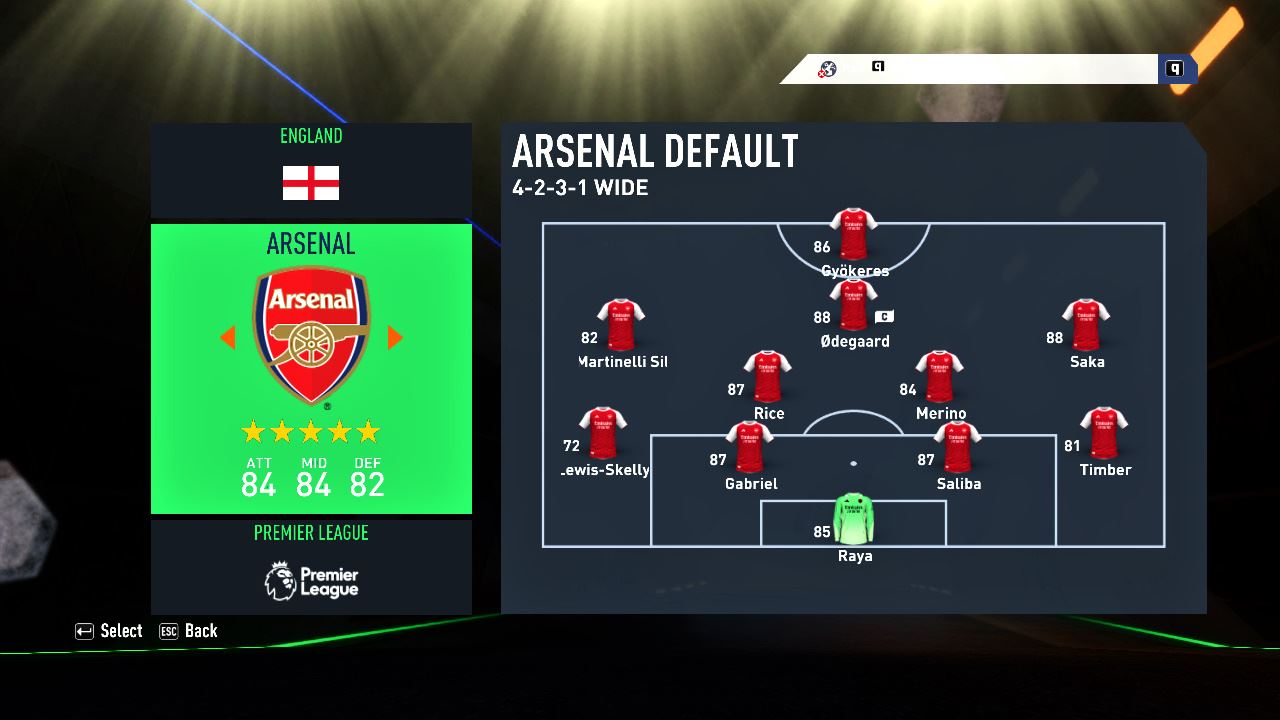
Task: Pick right back Timber
Action: 1104,434
